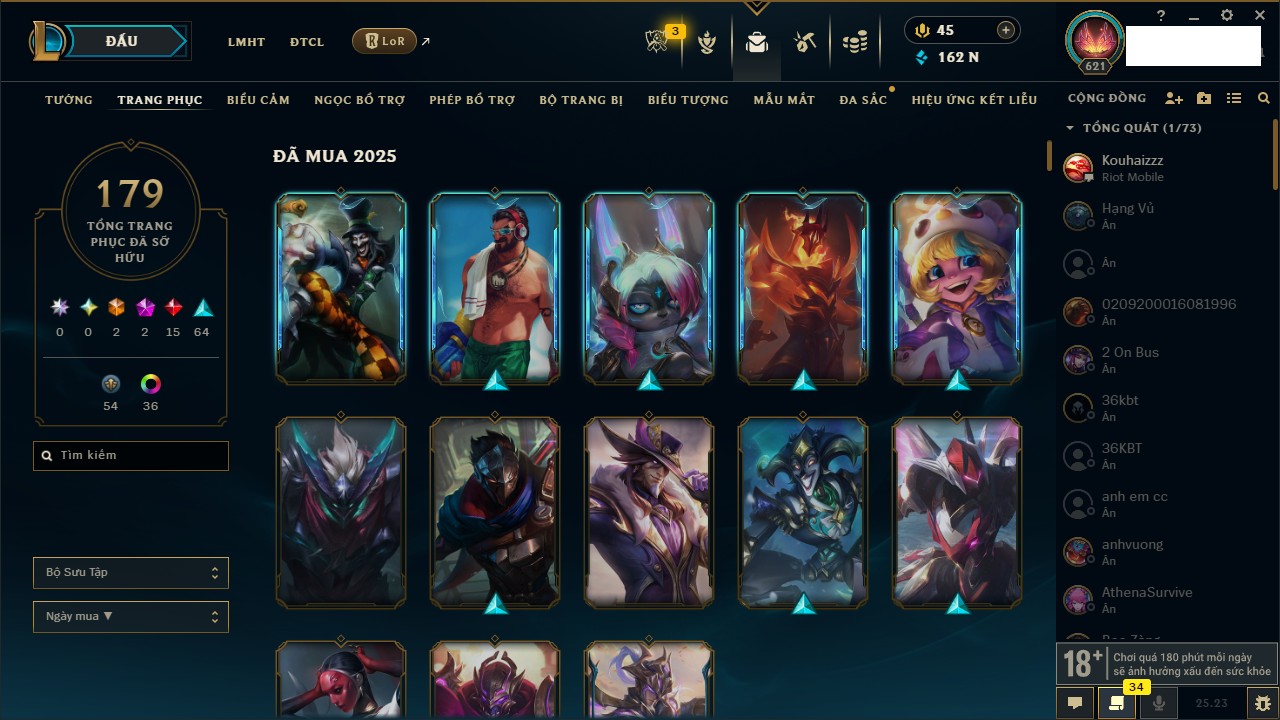Image resolution: width=1280 pixels, height=720 pixels.
Task: Open the NGỌC BỔ TRỢ tab
Action: [359, 100]
